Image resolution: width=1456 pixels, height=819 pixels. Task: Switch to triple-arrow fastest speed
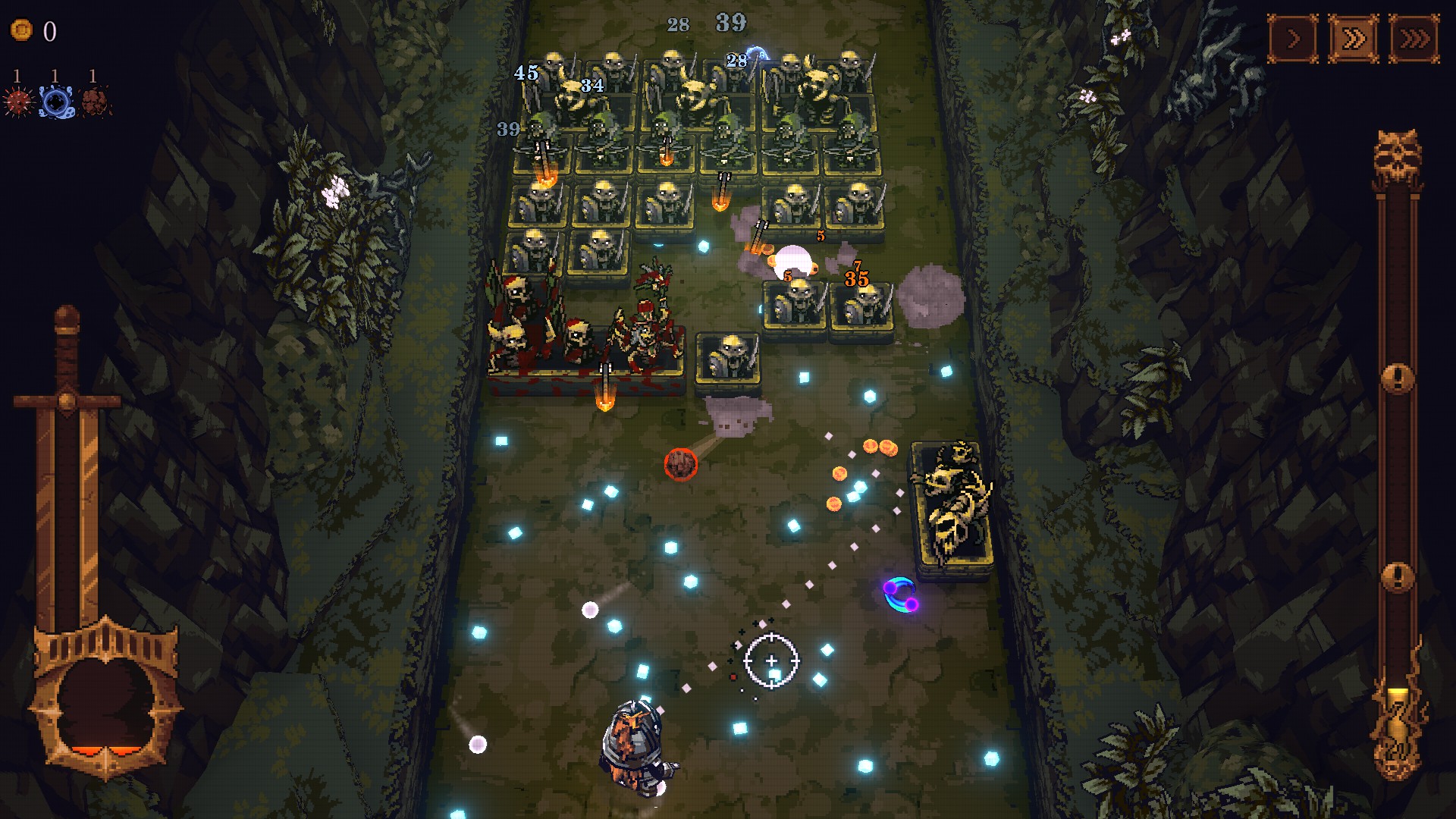(1414, 38)
